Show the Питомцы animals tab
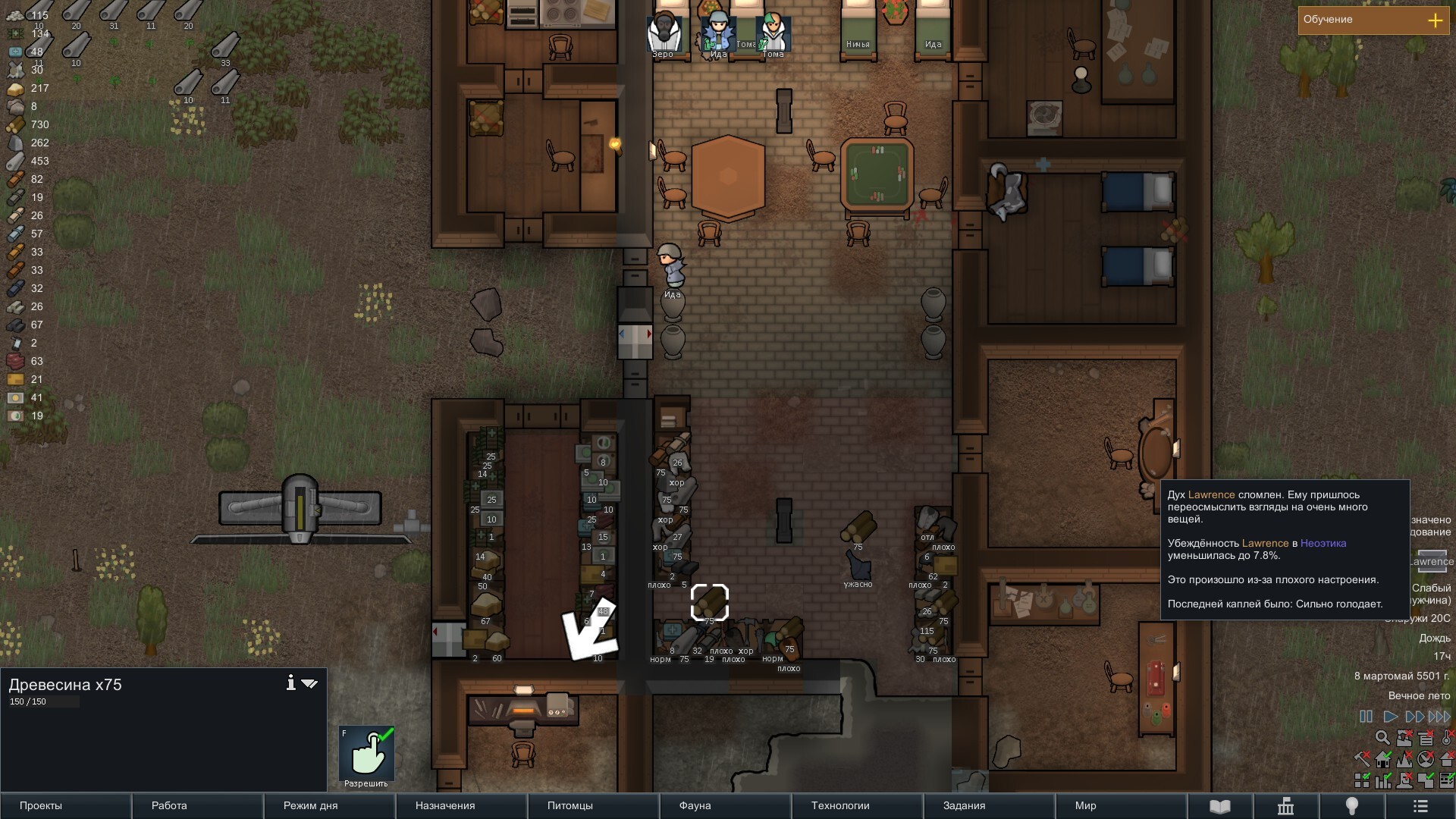Screen dimensions: 1456x819 point(593,805)
